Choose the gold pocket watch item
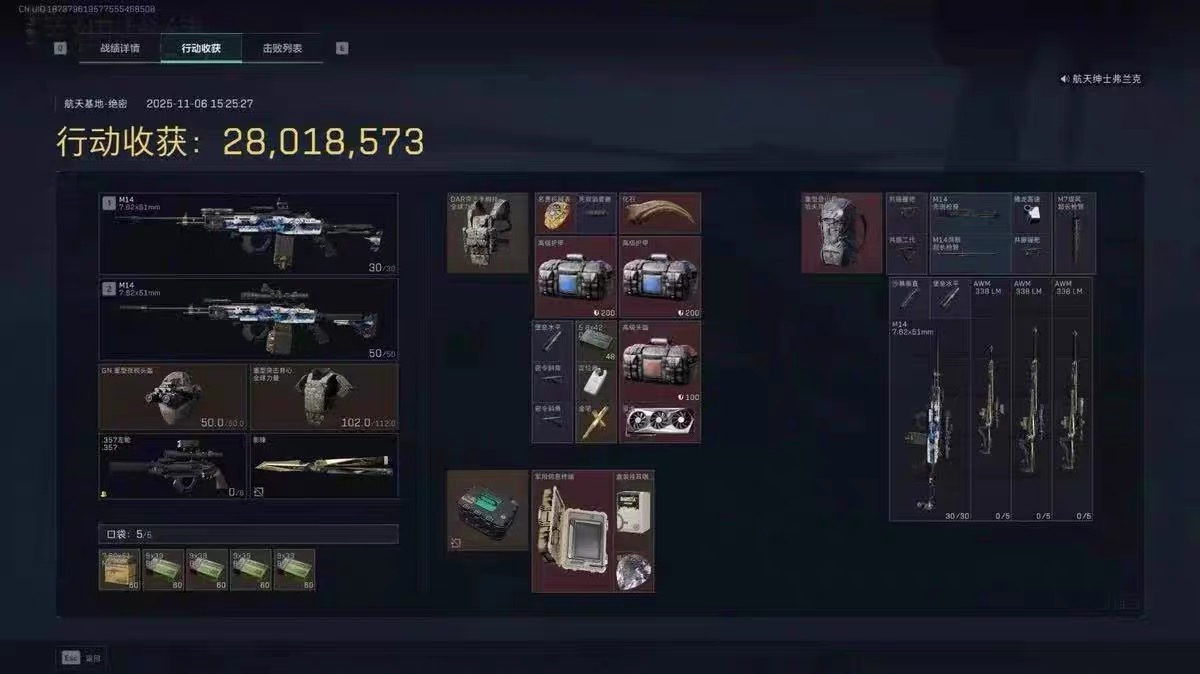The image size is (1200, 674). coord(553,213)
